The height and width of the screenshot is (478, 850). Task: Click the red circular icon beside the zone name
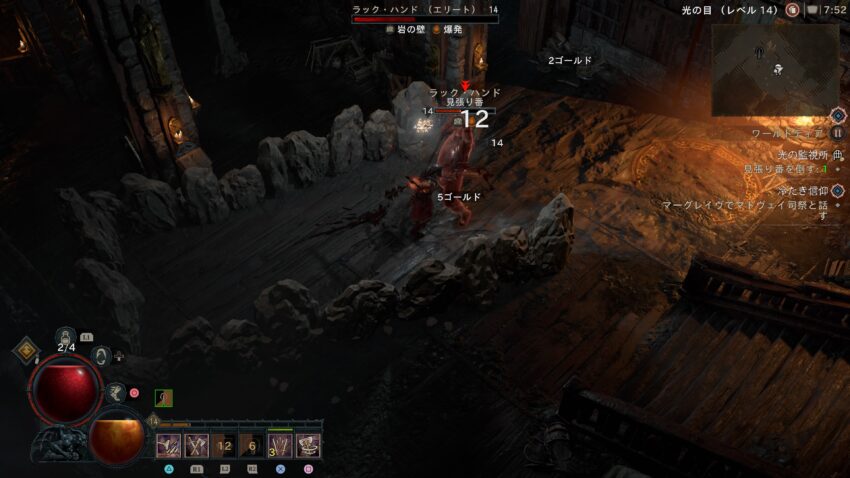coord(792,10)
